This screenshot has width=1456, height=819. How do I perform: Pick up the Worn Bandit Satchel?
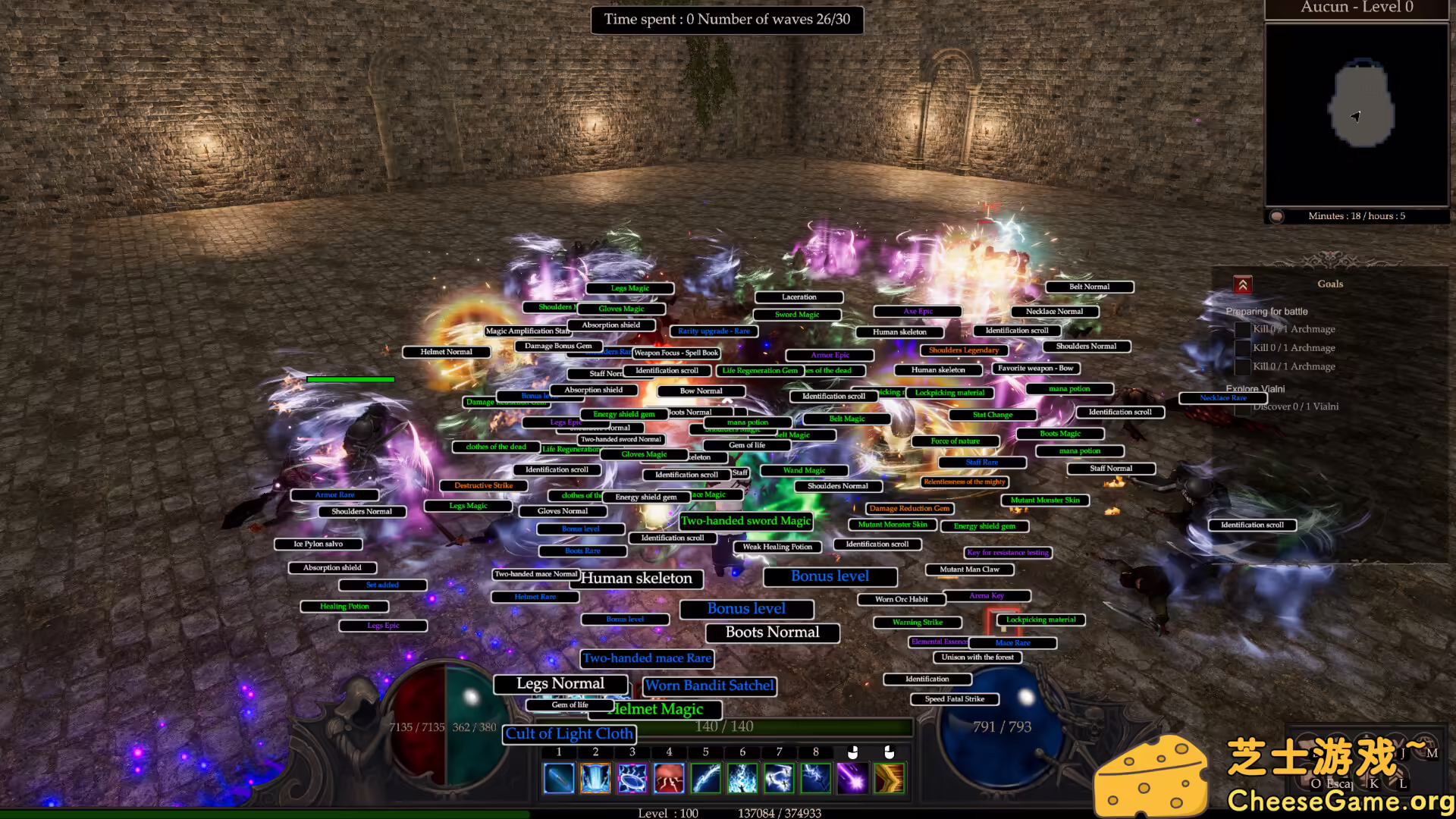click(710, 686)
